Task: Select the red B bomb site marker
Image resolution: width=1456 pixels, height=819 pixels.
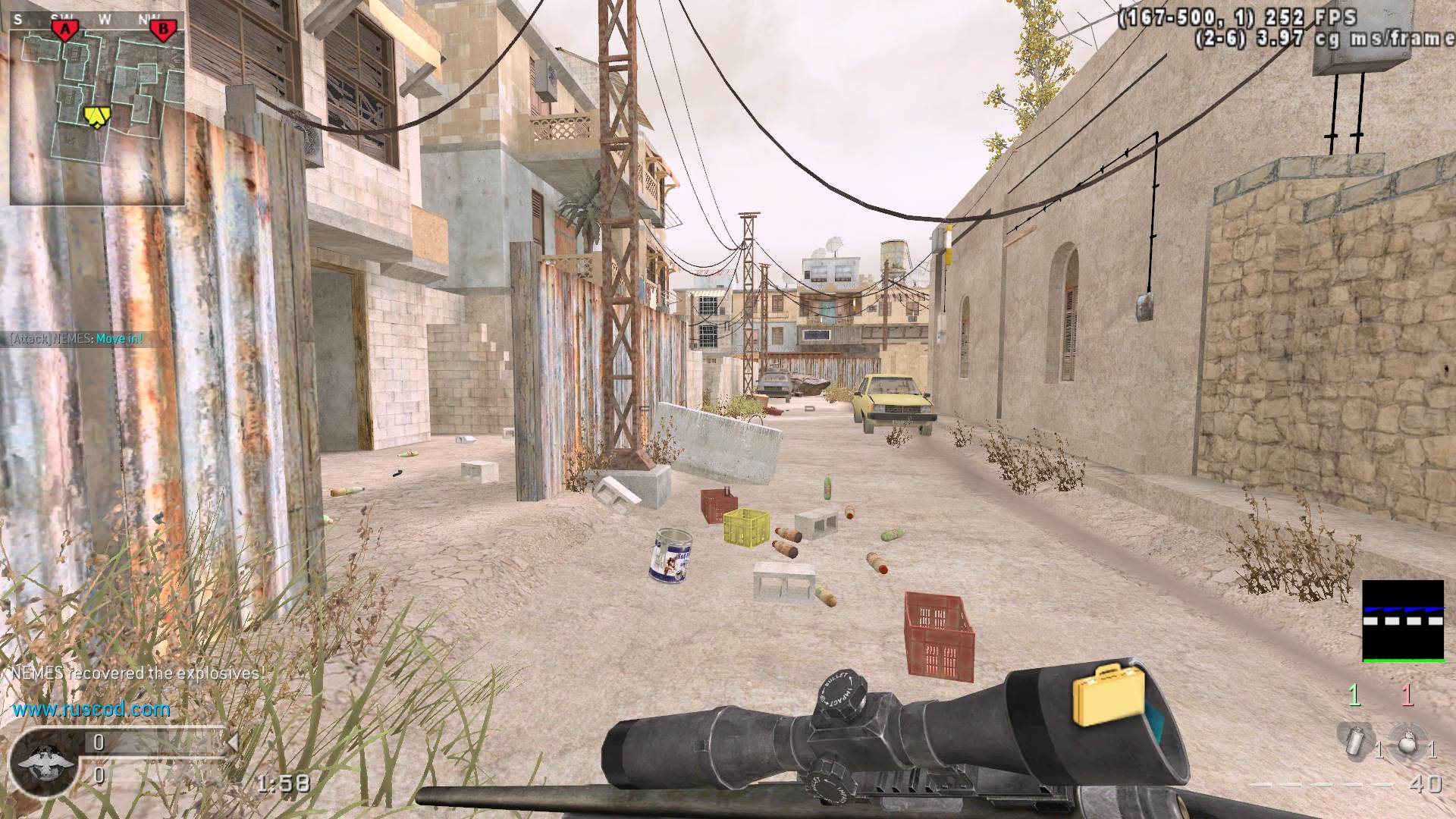Action: tap(162, 30)
